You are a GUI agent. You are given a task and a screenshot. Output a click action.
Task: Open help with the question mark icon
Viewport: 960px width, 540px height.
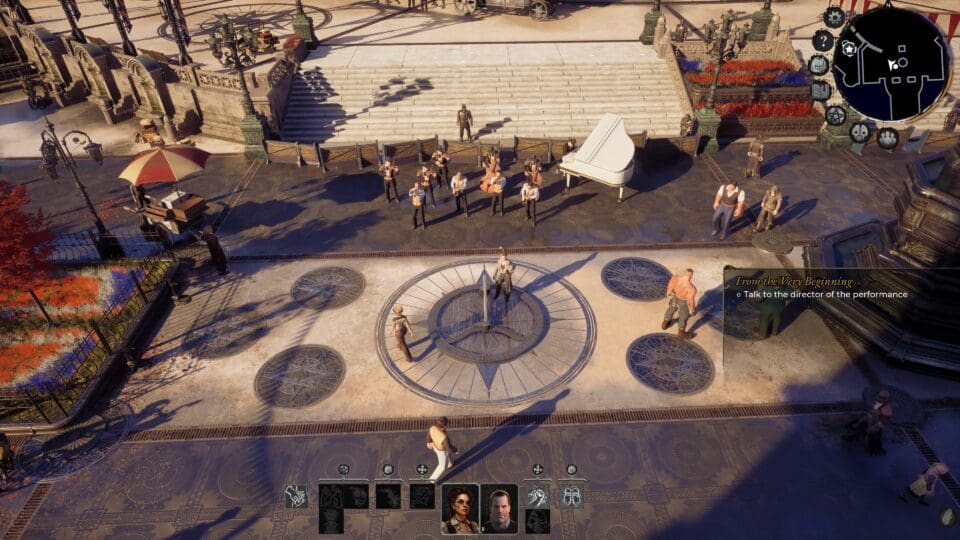pyautogui.click(x=822, y=40)
